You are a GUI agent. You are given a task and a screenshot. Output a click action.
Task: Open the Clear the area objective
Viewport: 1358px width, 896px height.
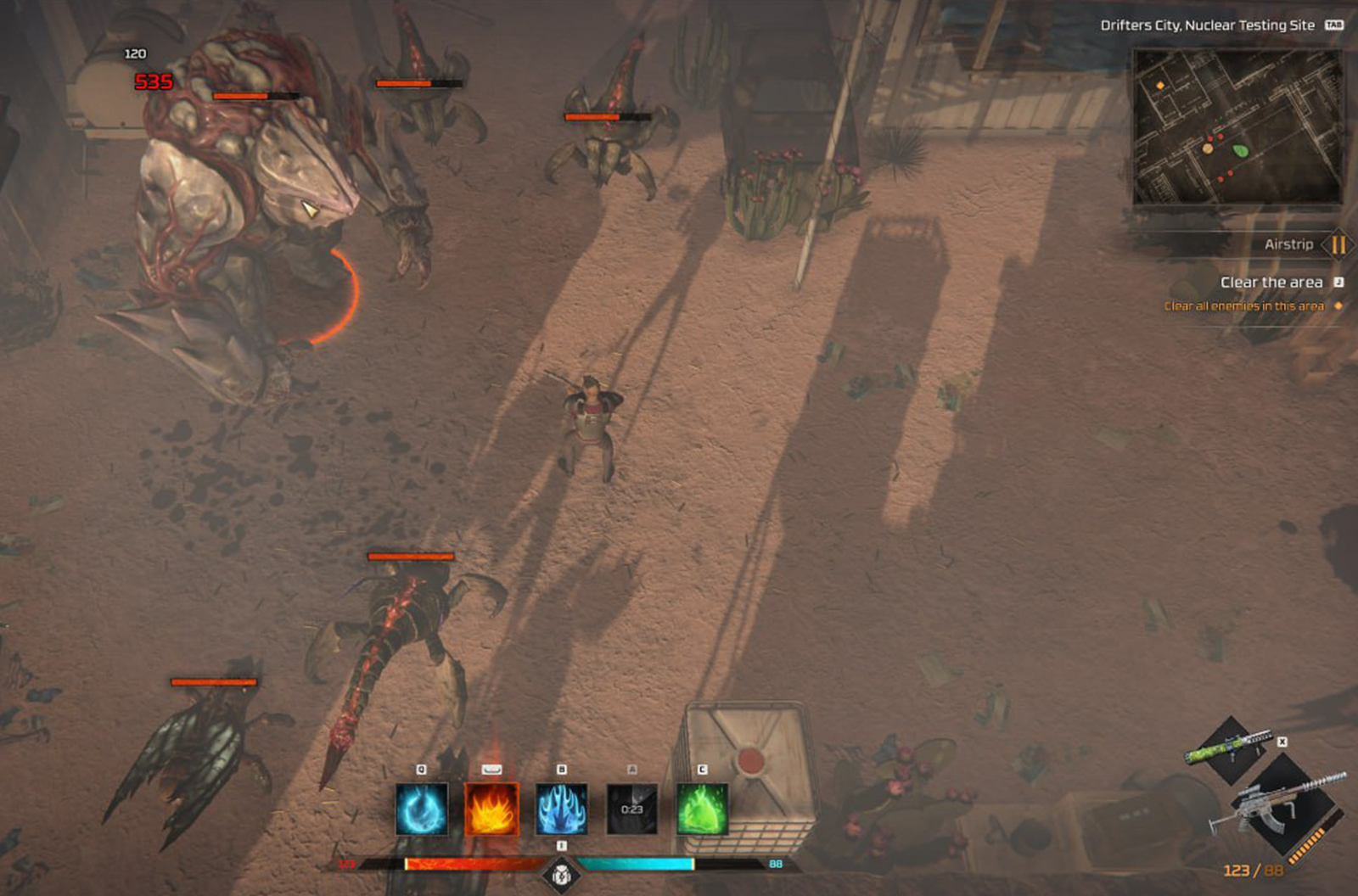pos(1271,283)
